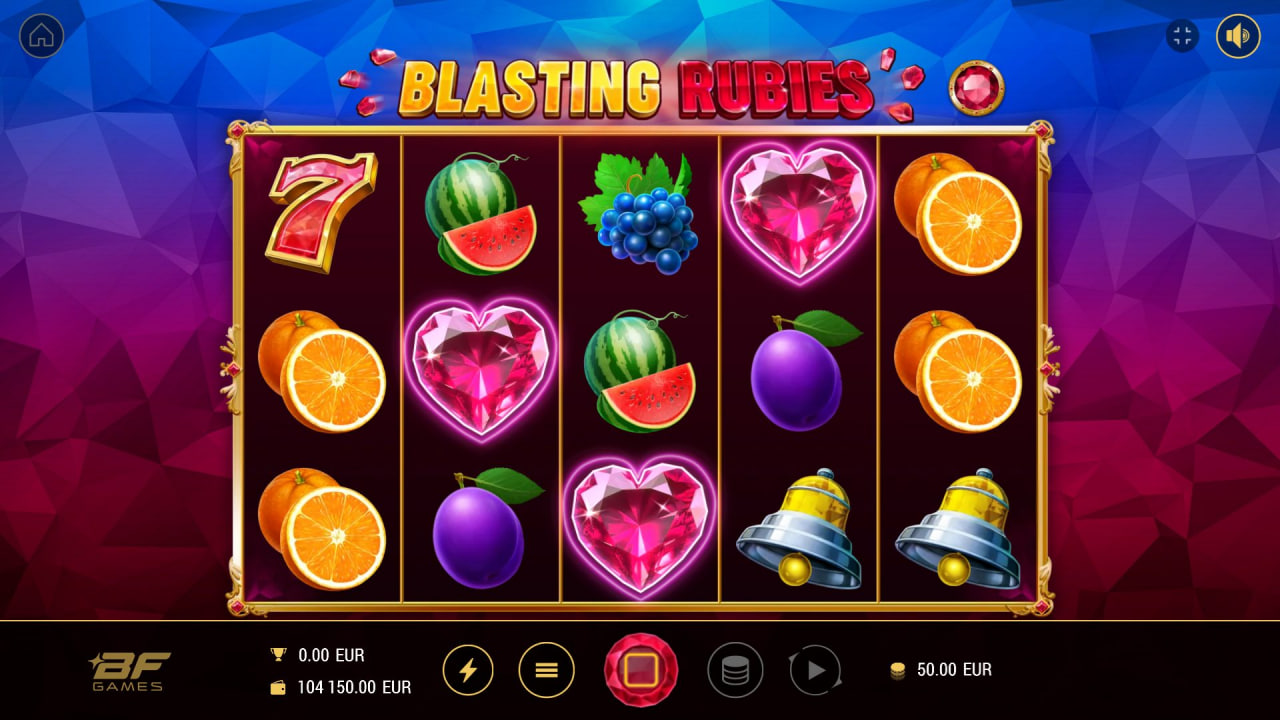
Task: Toggle fullscreen mode
Action: point(1181,36)
